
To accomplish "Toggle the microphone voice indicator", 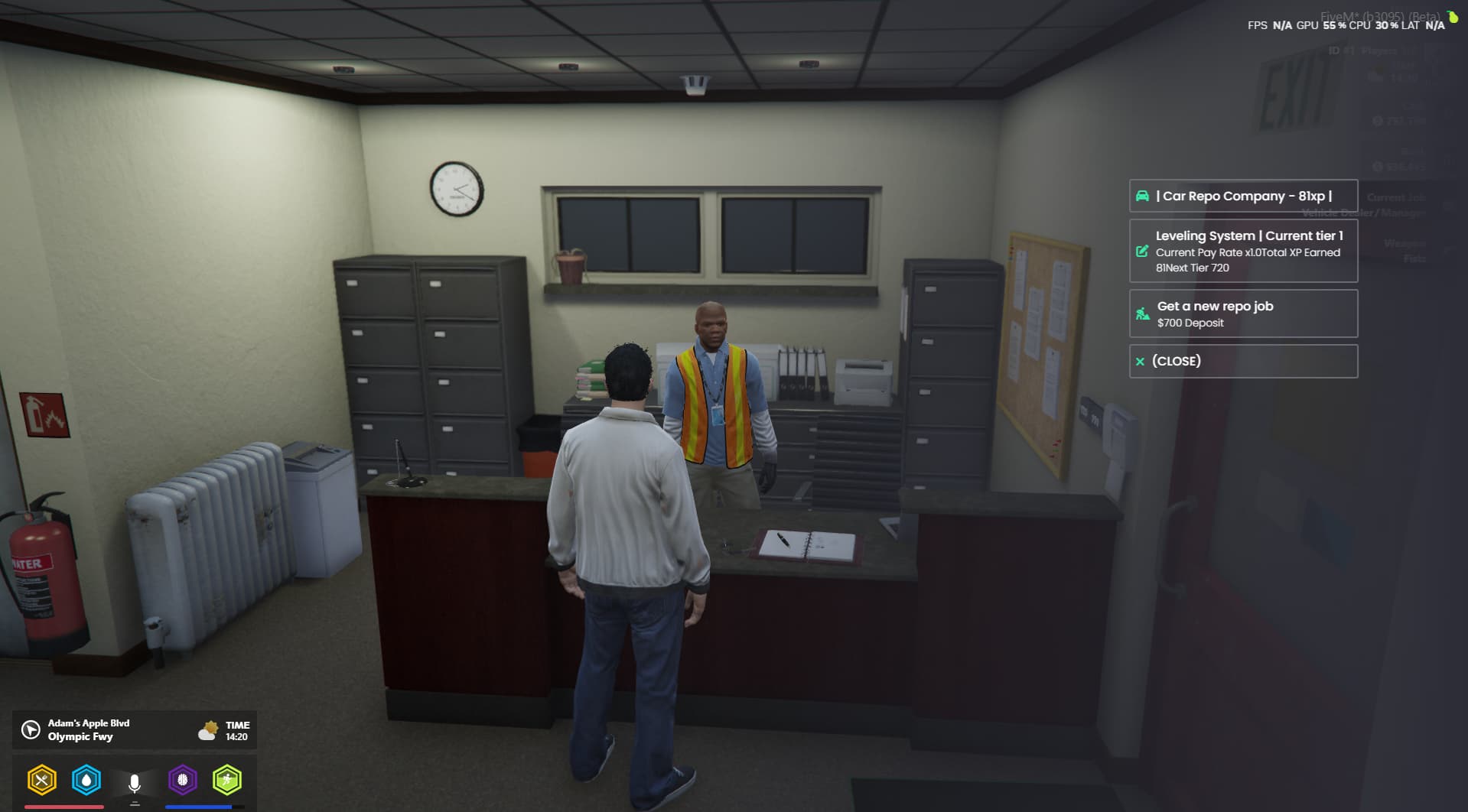I will tap(135, 781).
